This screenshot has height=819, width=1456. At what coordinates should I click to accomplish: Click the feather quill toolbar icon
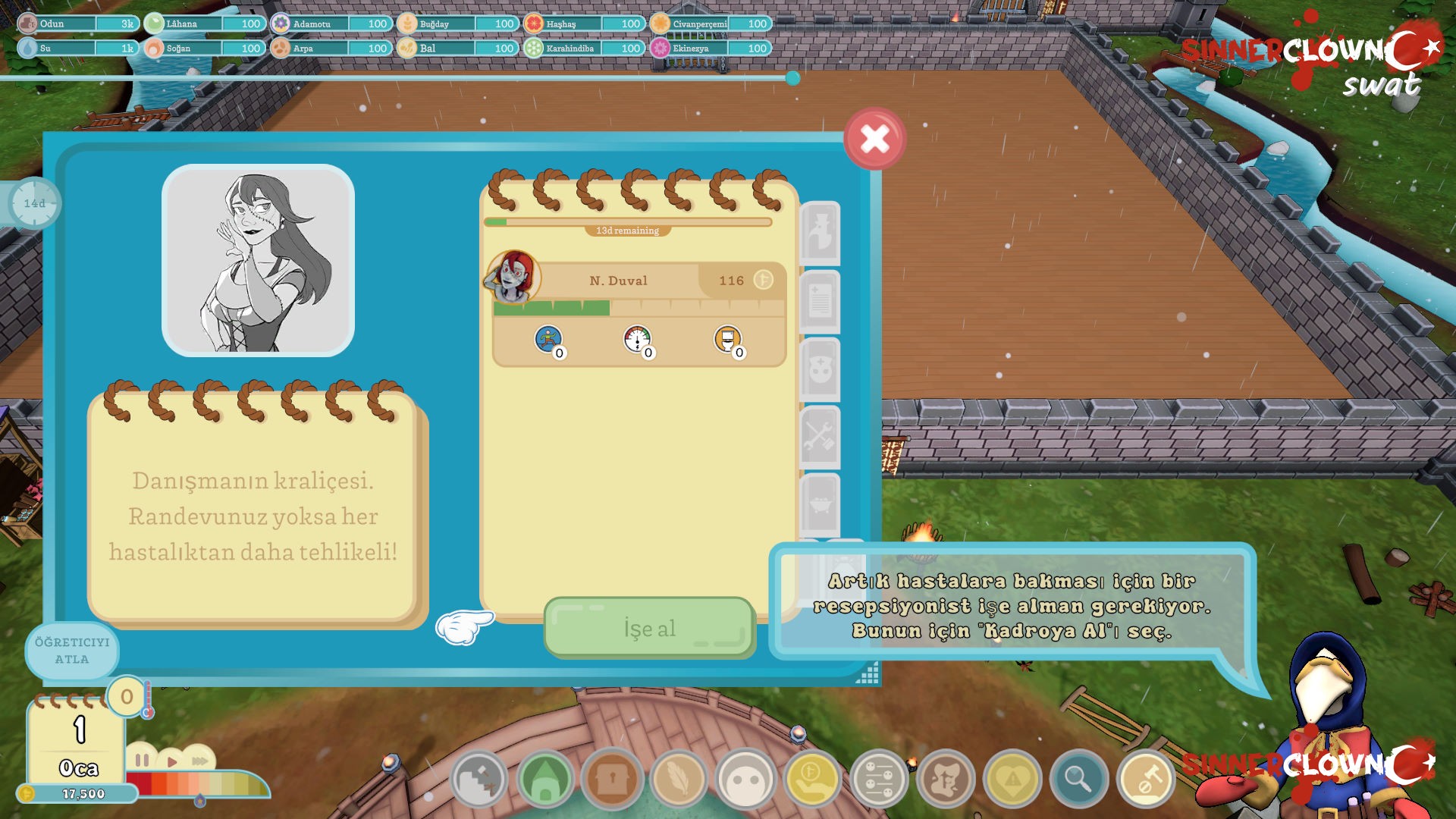tap(679, 779)
